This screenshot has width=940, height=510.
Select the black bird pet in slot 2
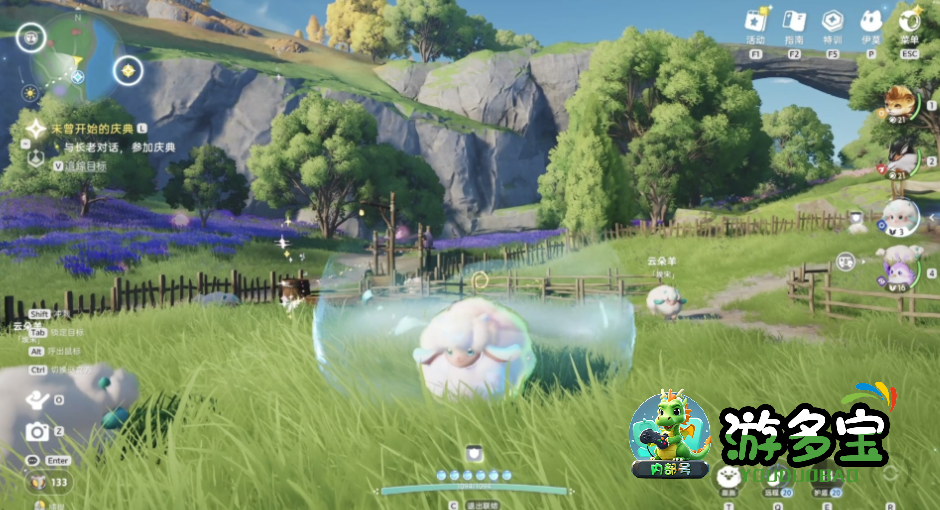(x=901, y=157)
